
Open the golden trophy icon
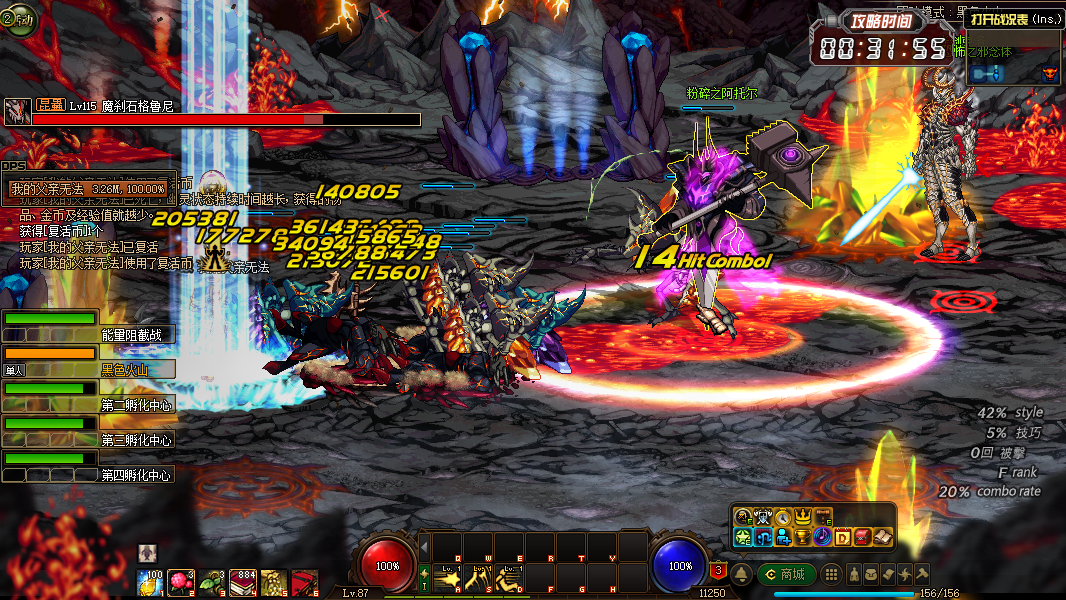point(802,538)
